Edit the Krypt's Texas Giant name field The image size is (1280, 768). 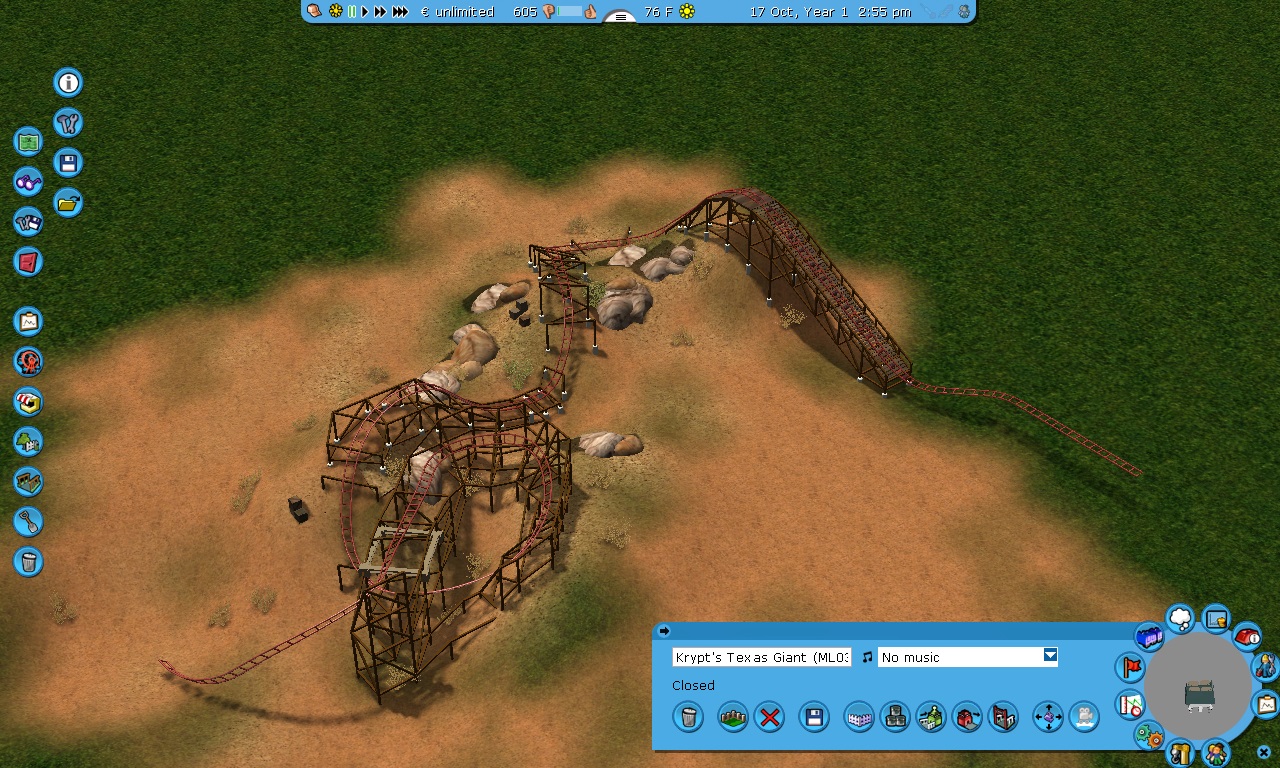761,657
